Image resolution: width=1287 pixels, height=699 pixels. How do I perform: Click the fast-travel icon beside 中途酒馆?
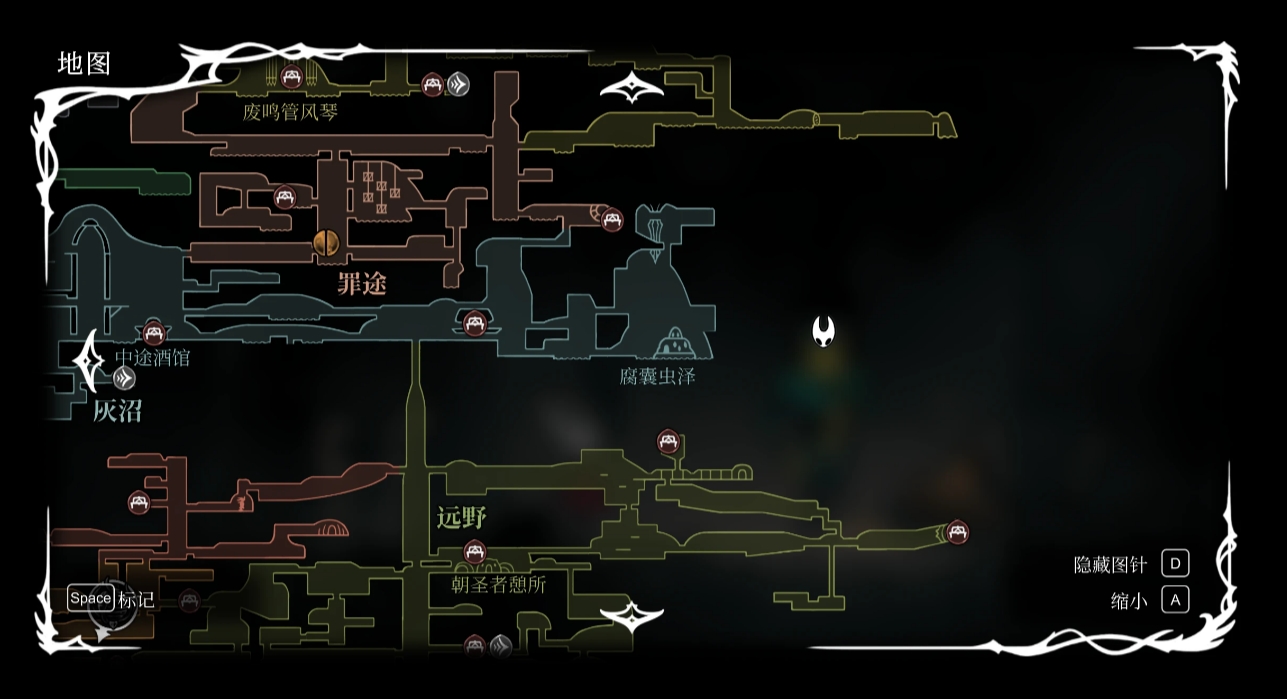124,378
